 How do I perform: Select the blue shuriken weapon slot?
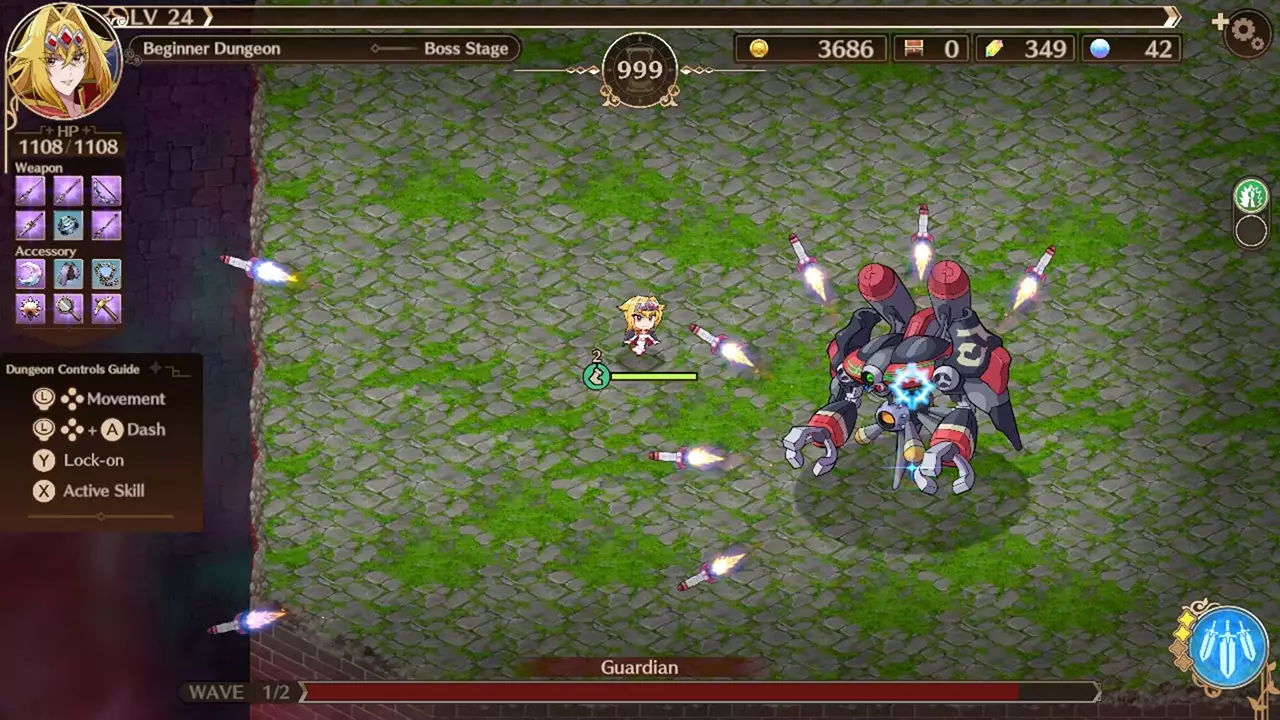[68, 224]
